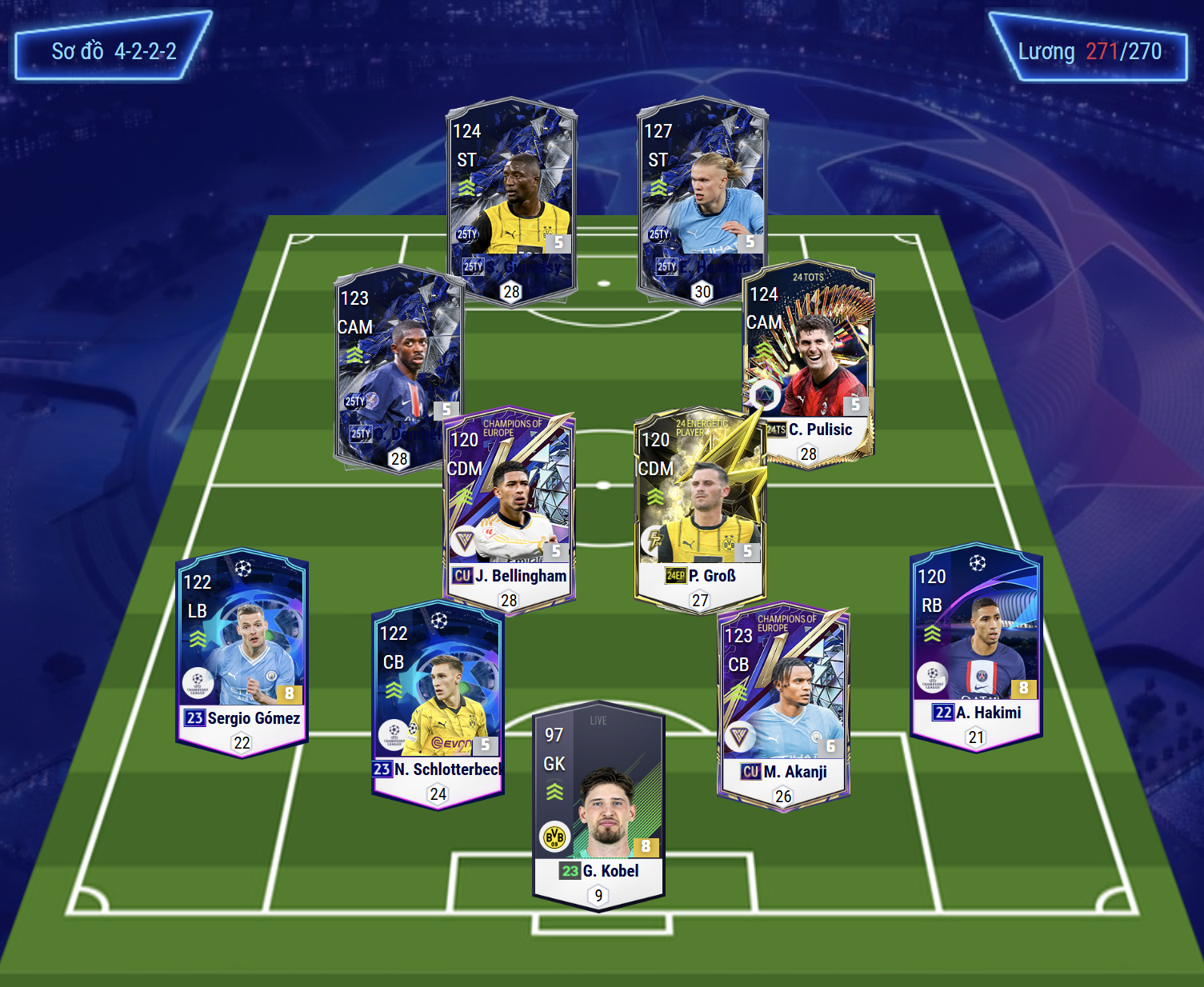Select N. Schlotterbeck's CB card
Viewport: 1204px width, 987px height.
click(437, 704)
